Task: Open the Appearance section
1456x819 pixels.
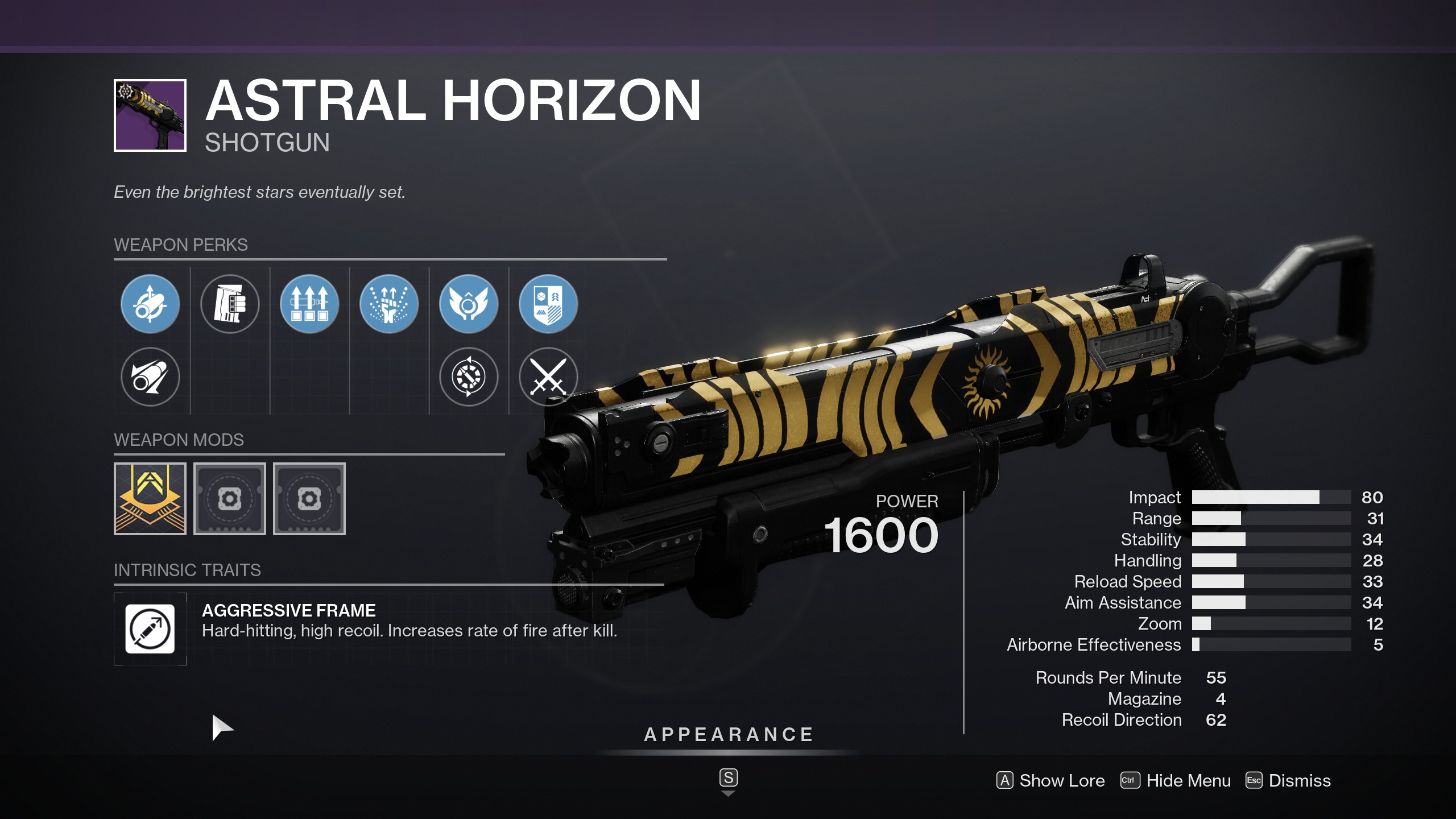Action: click(x=728, y=735)
